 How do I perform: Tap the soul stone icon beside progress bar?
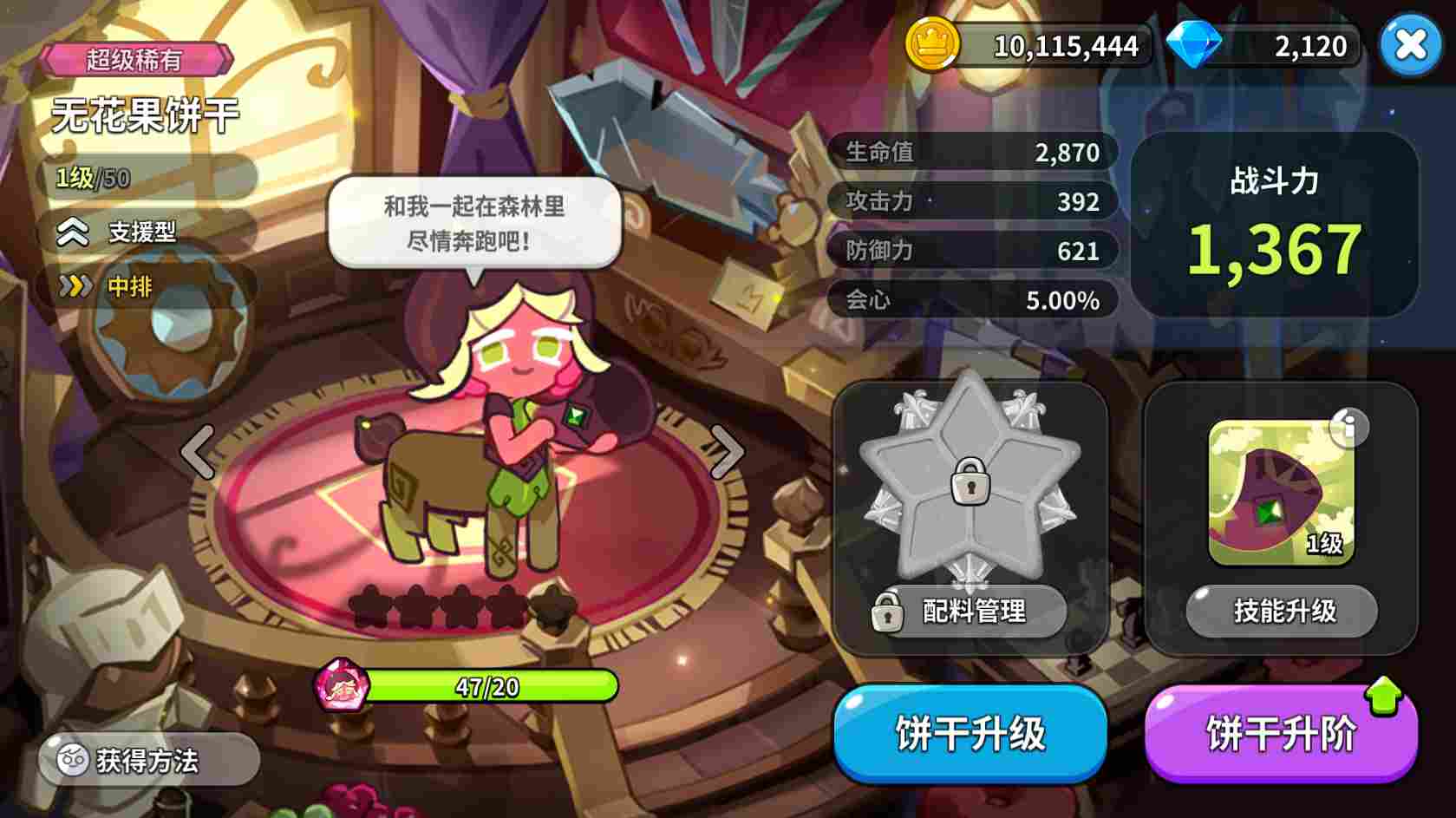(x=343, y=685)
